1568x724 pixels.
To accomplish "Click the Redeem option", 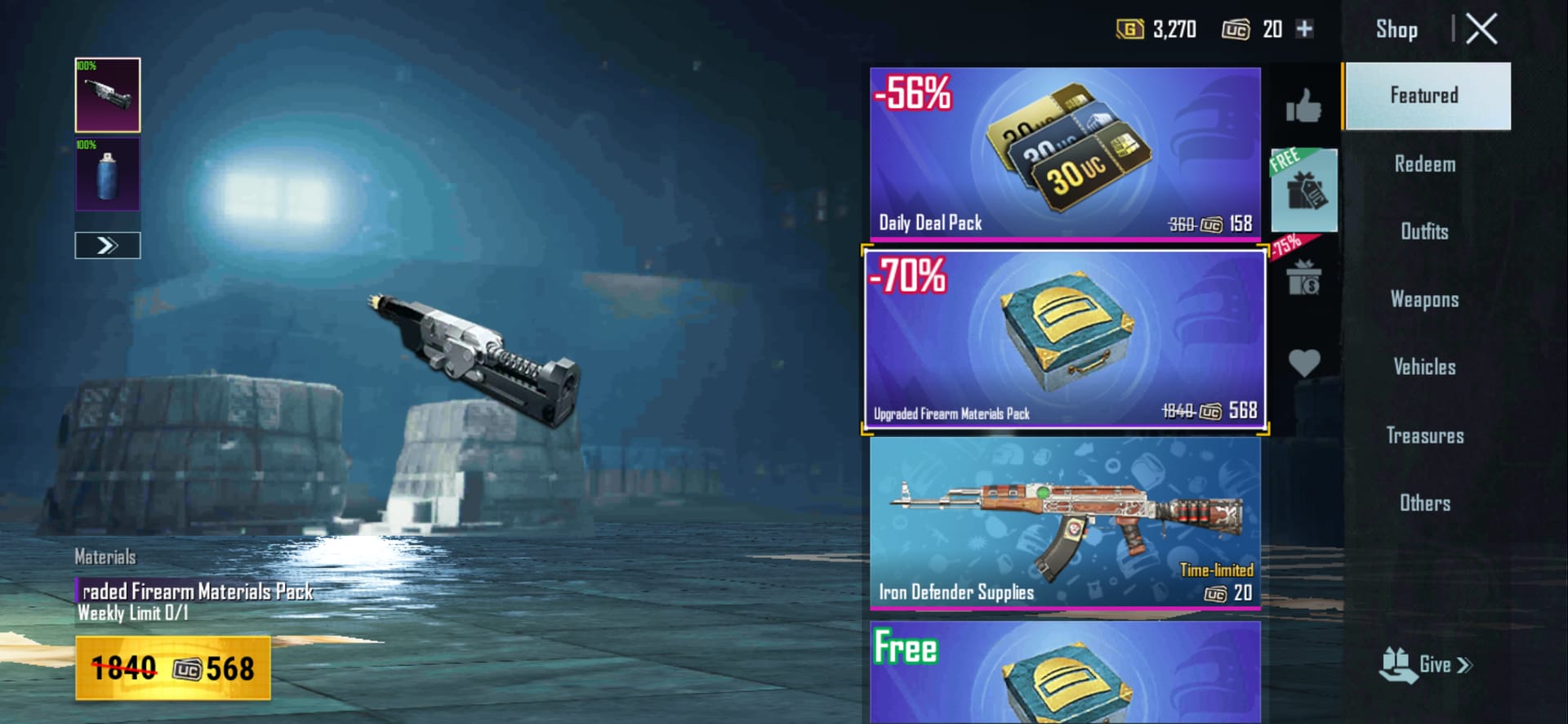I will 1426,164.
